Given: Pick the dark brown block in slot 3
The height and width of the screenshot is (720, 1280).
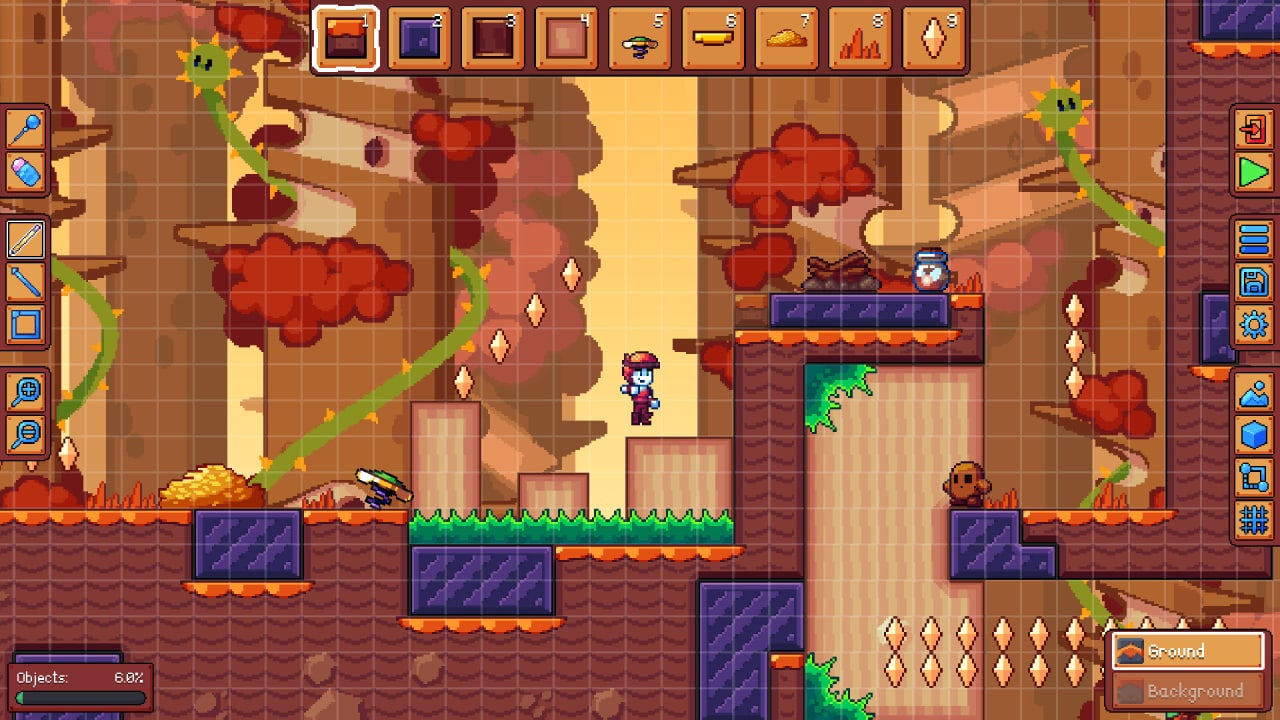Looking at the screenshot, I should (x=493, y=40).
